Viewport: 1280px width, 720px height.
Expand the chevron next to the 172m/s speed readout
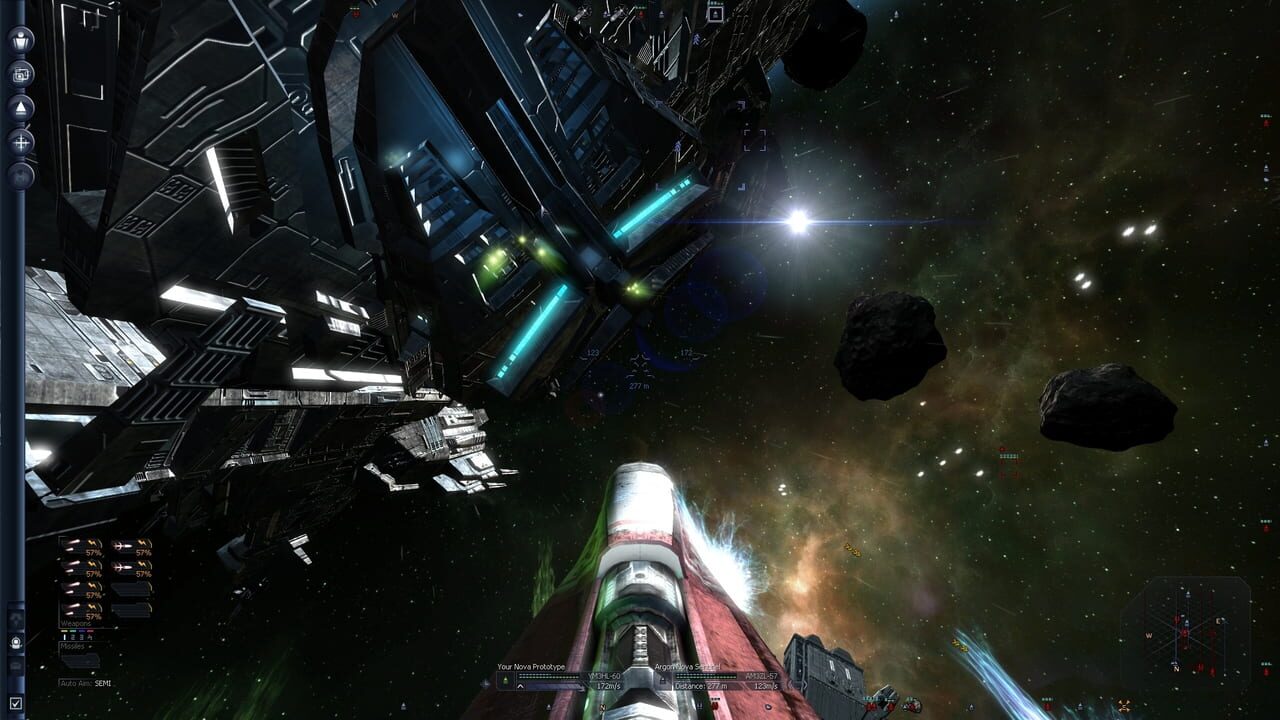520,686
